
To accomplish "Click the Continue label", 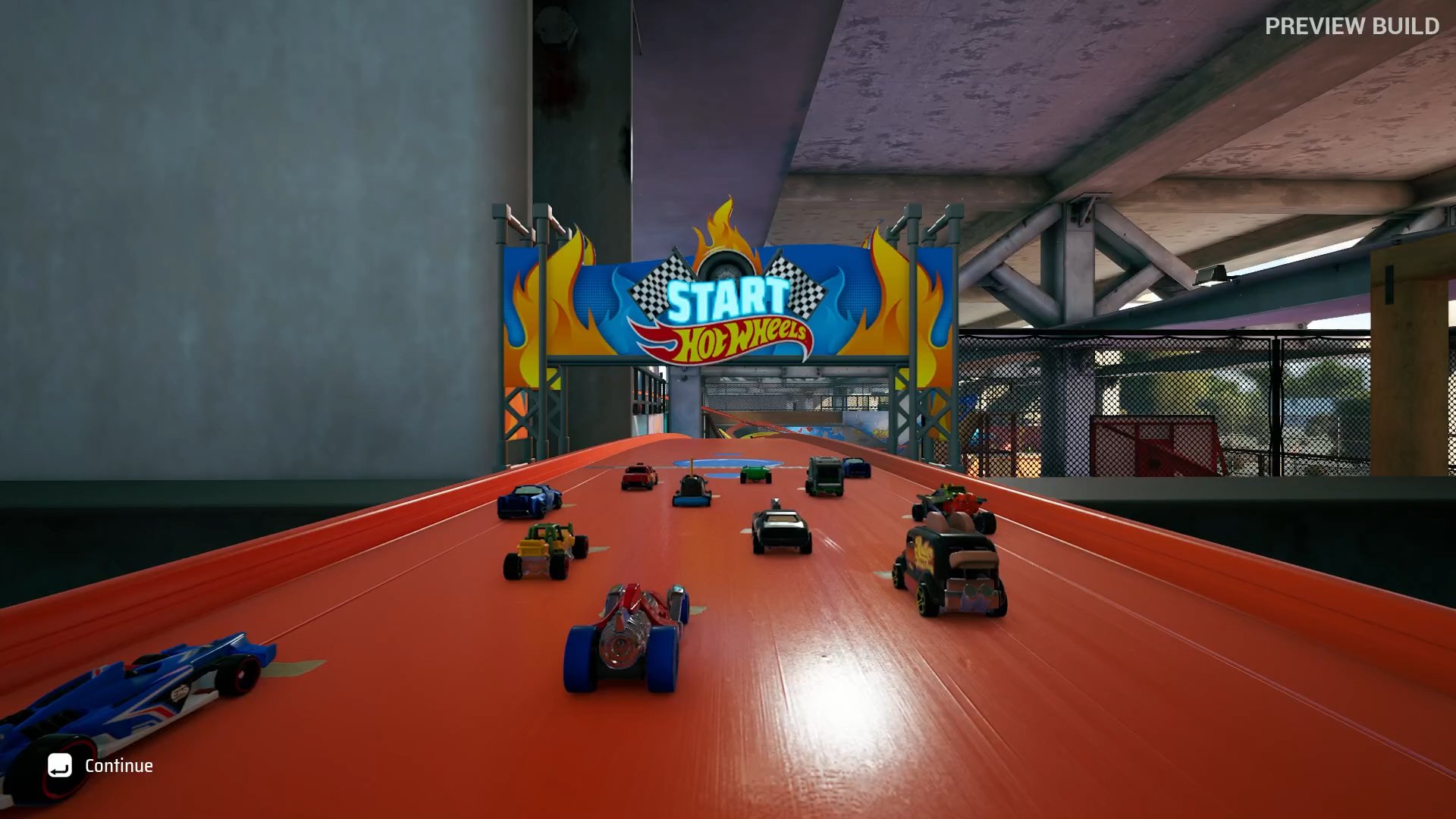I will point(122,766).
